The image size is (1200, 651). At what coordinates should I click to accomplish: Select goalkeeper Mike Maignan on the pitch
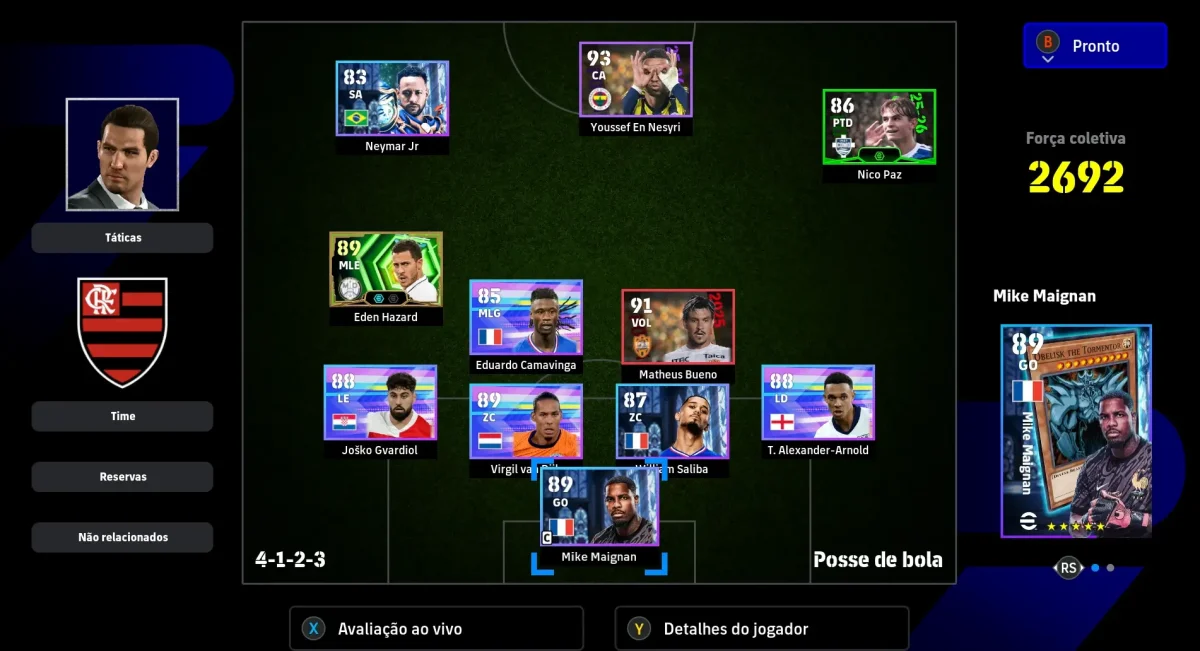[x=599, y=507]
